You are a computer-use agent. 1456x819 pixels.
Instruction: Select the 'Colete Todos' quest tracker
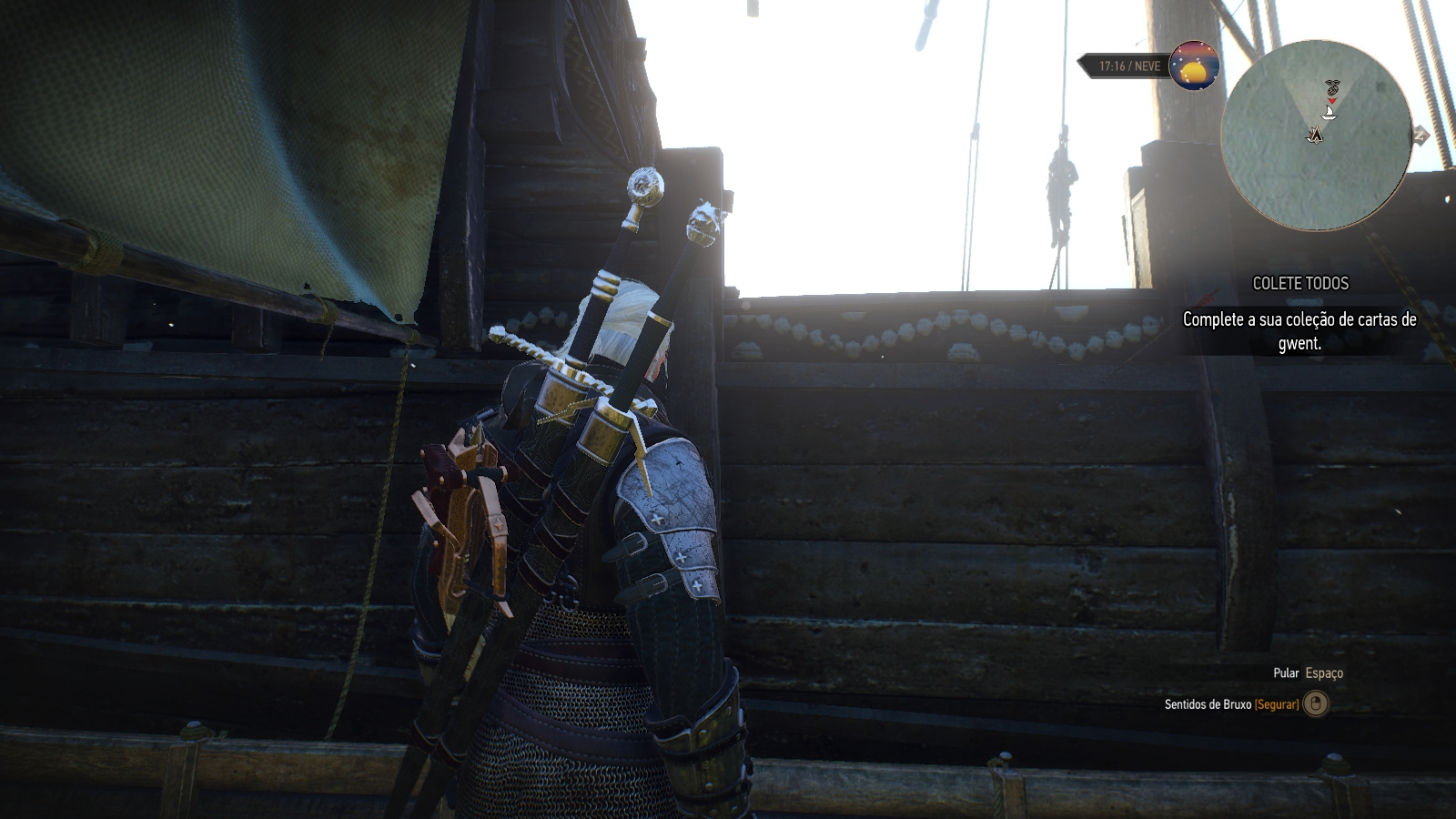pyautogui.click(x=1299, y=283)
